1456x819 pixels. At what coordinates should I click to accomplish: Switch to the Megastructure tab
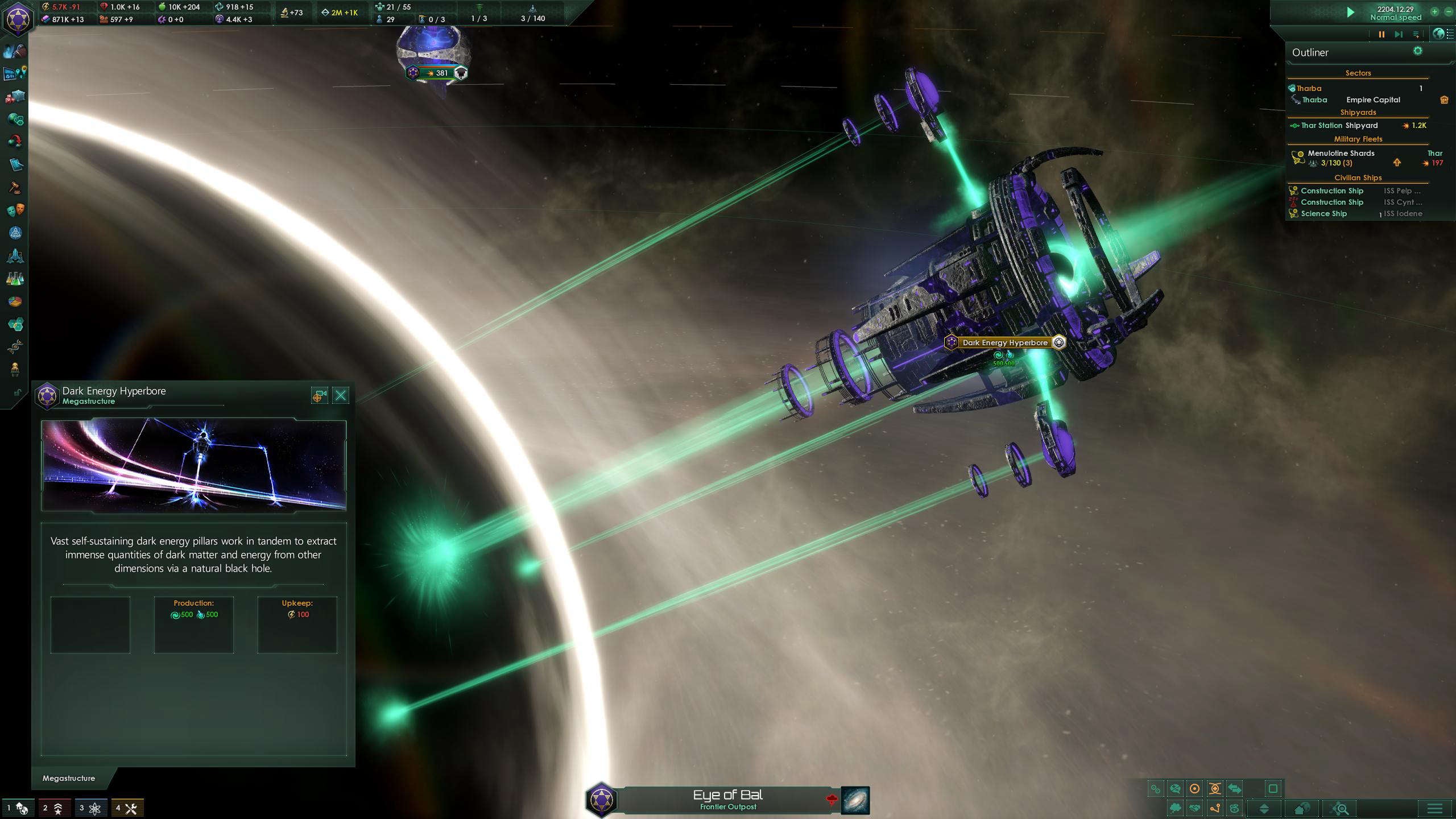pos(68,778)
